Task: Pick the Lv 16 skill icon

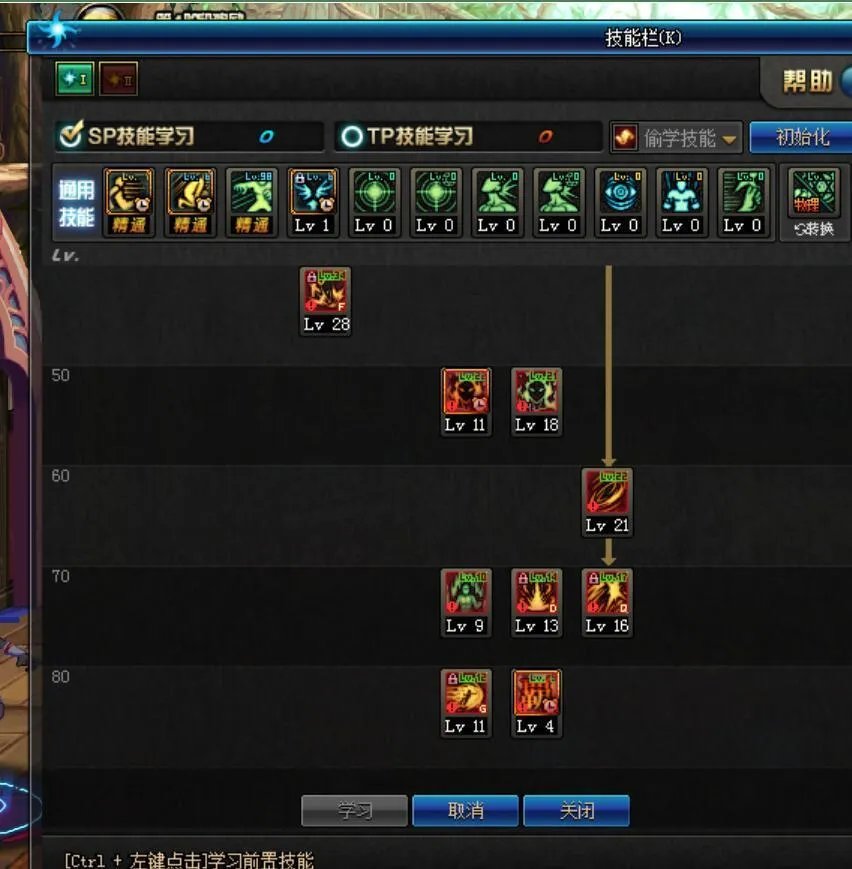Action: (607, 594)
